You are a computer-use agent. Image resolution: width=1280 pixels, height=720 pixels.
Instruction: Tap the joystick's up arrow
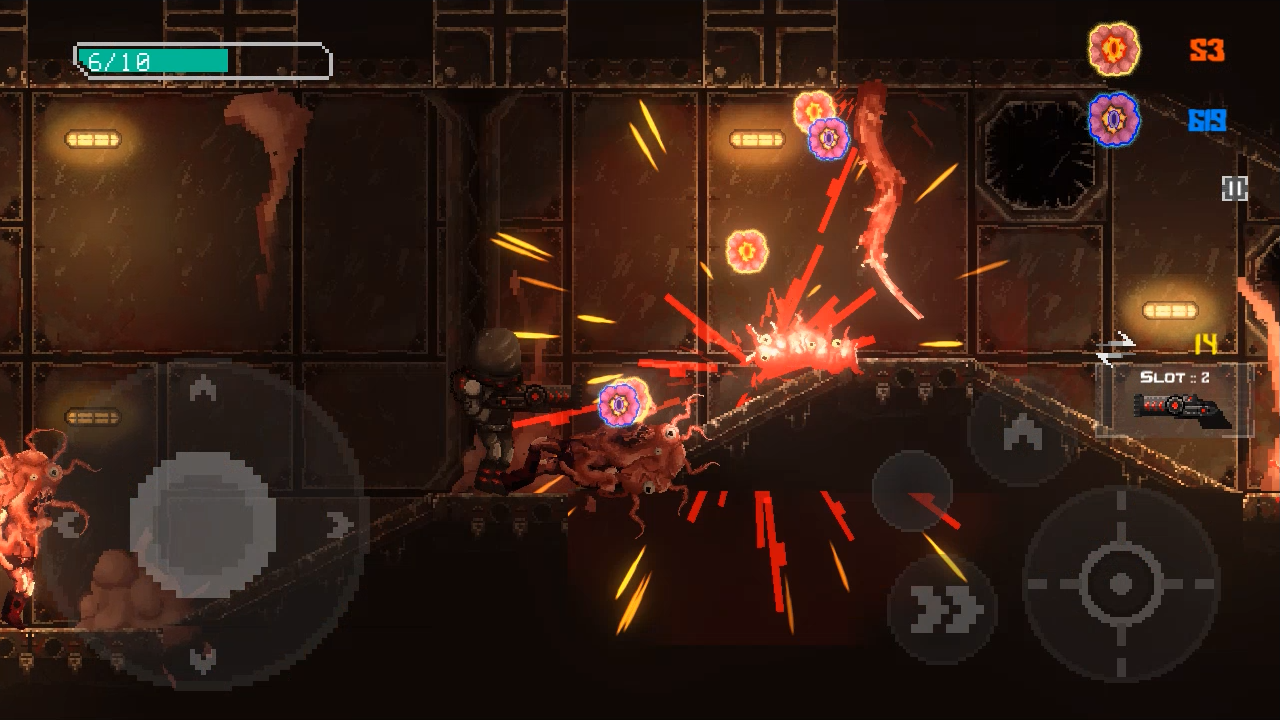[203, 388]
